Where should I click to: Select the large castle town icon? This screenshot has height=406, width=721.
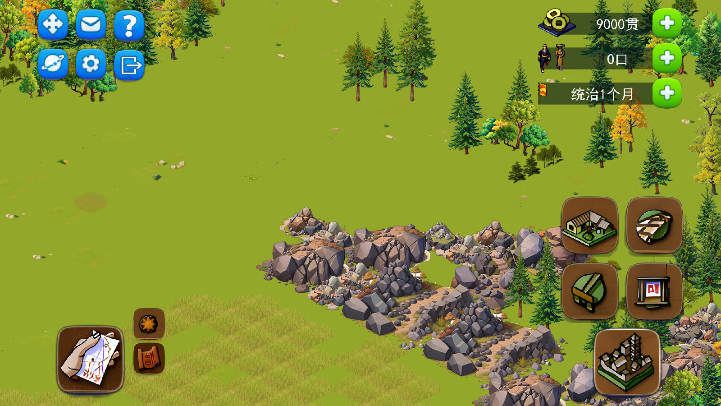[x=627, y=360]
